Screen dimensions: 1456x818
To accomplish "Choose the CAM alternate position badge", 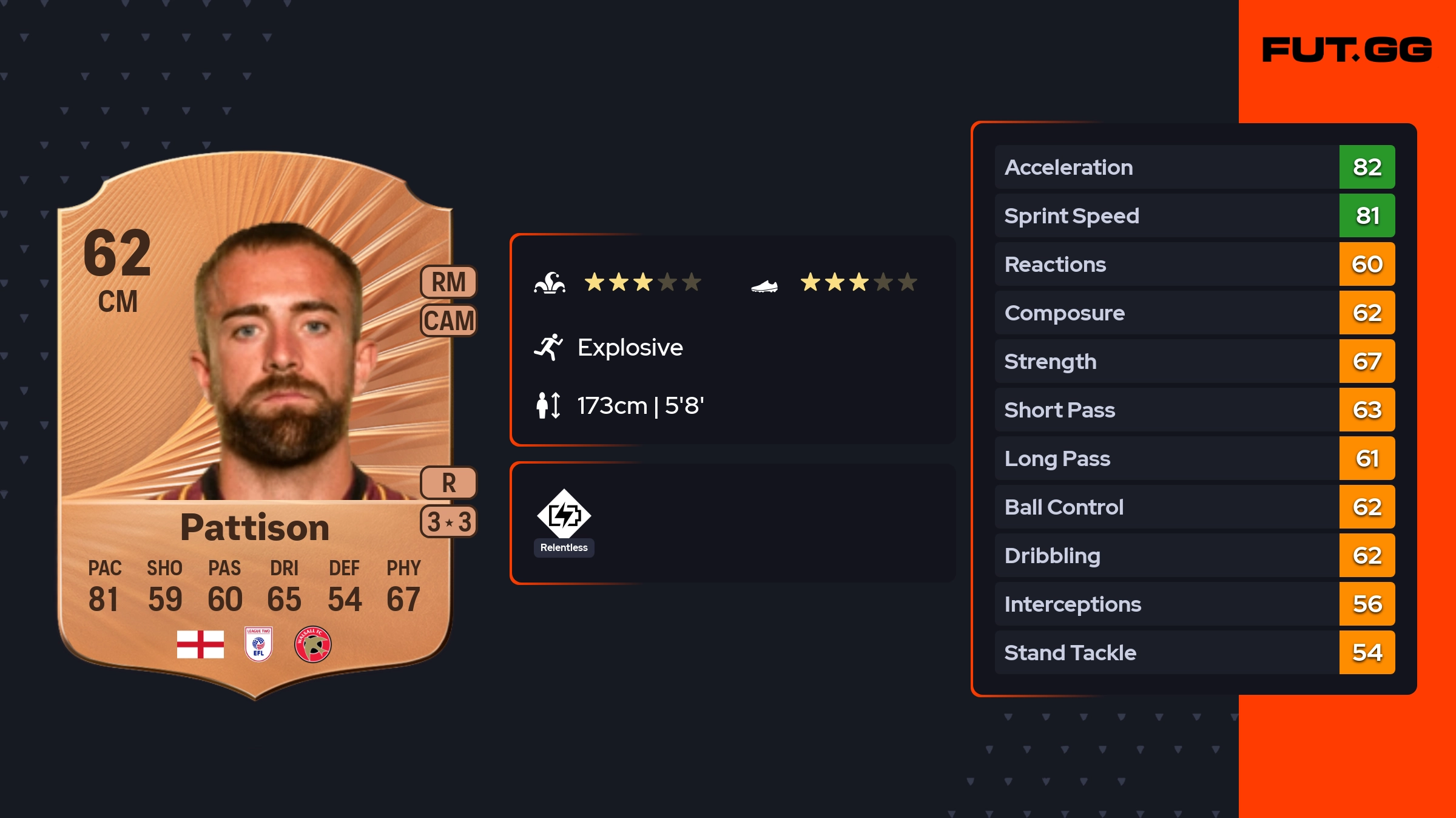I will tap(449, 320).
